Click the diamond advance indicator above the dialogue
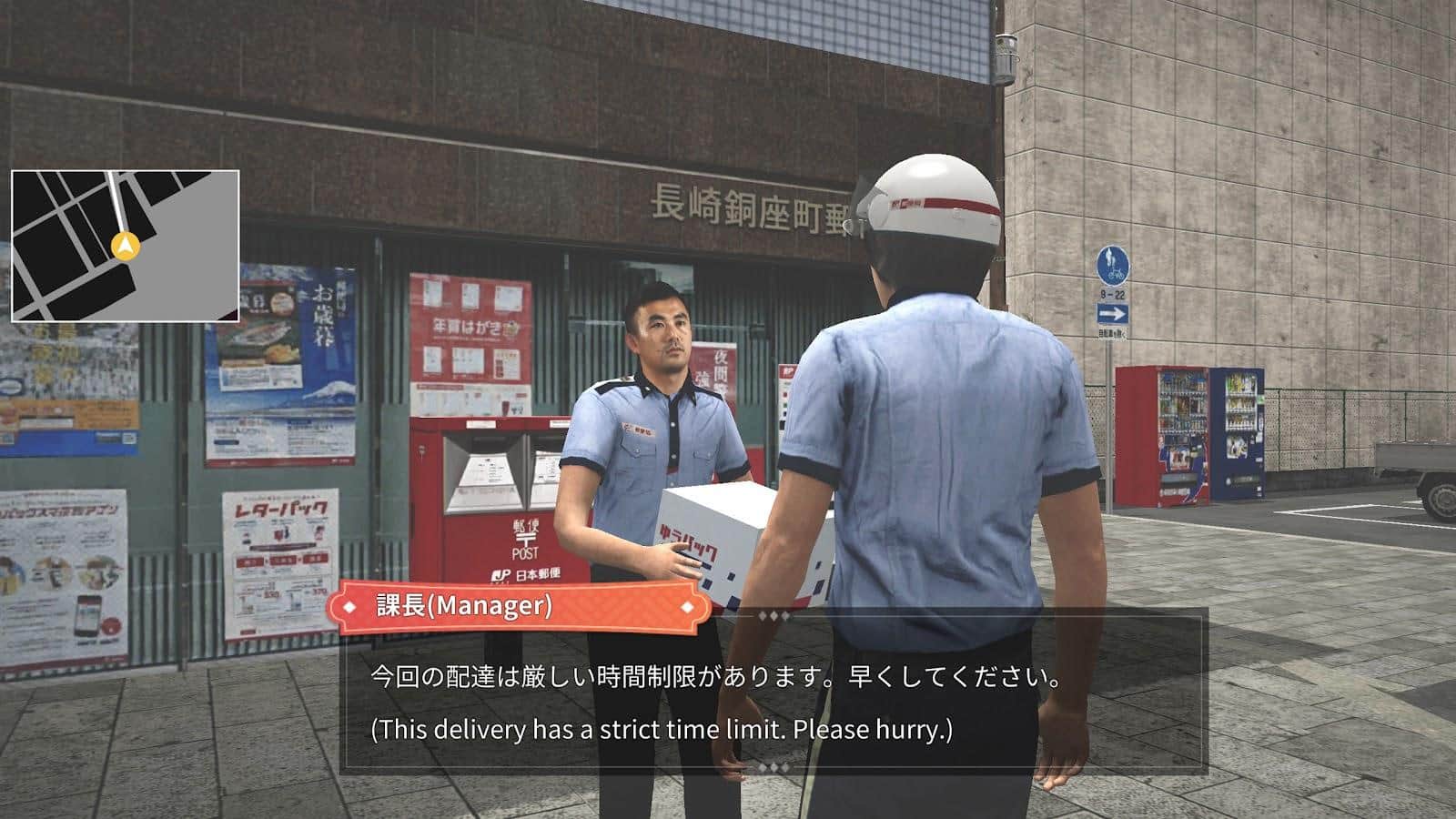Screen dimensions: 1456x819 point(773,616)
